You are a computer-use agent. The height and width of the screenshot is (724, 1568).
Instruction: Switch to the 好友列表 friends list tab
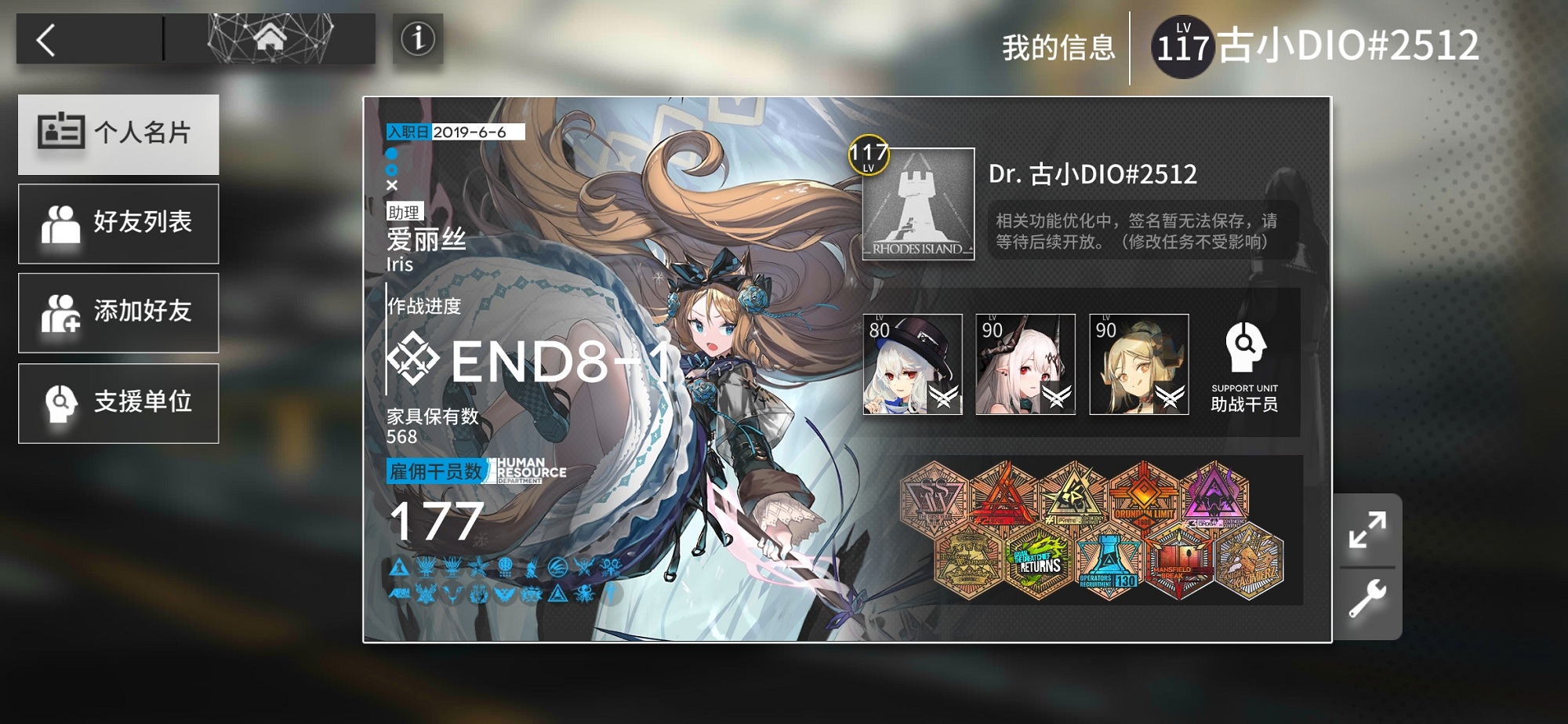click(118, 223)
